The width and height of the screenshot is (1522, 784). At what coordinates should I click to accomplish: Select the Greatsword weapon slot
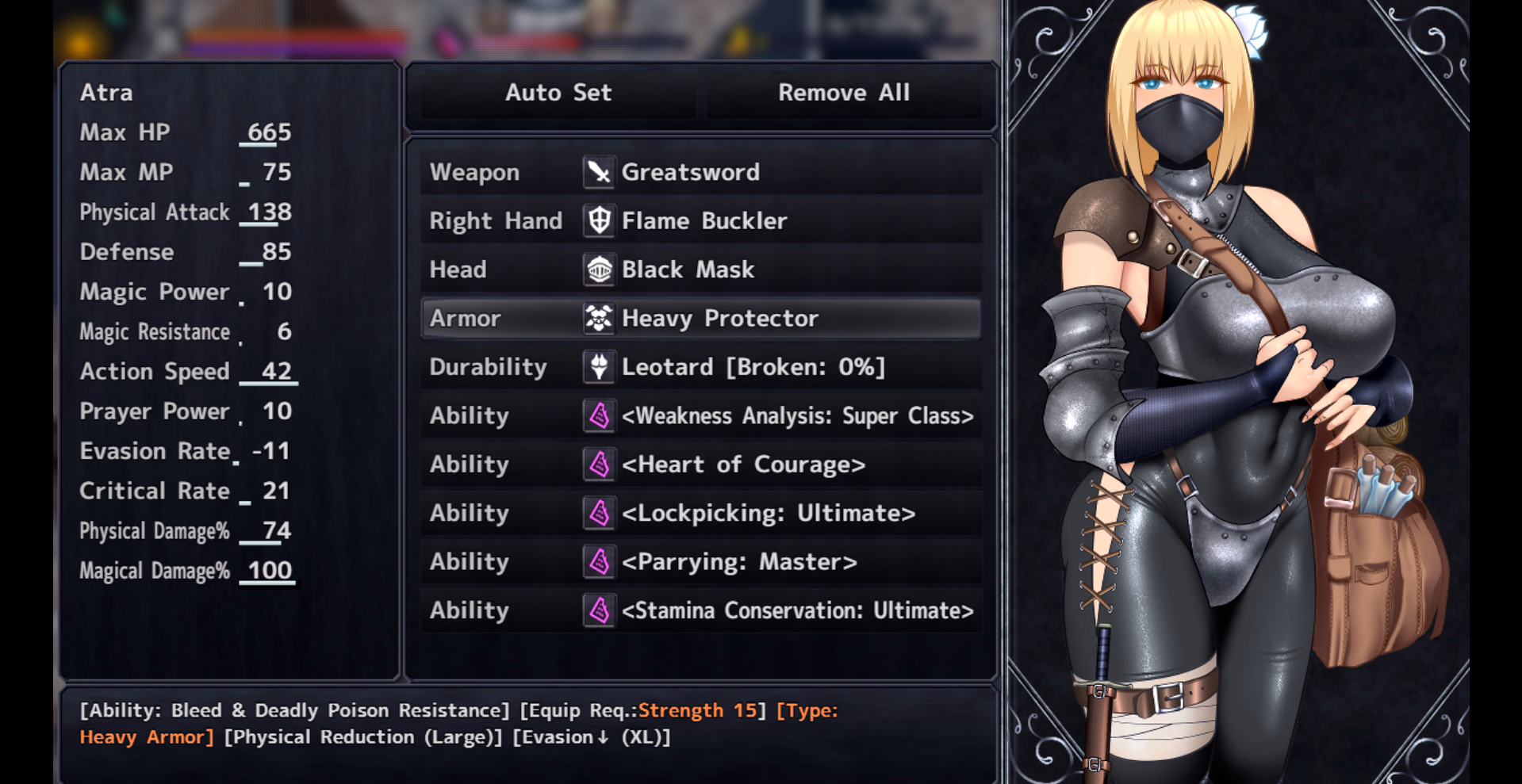[700, 172]
